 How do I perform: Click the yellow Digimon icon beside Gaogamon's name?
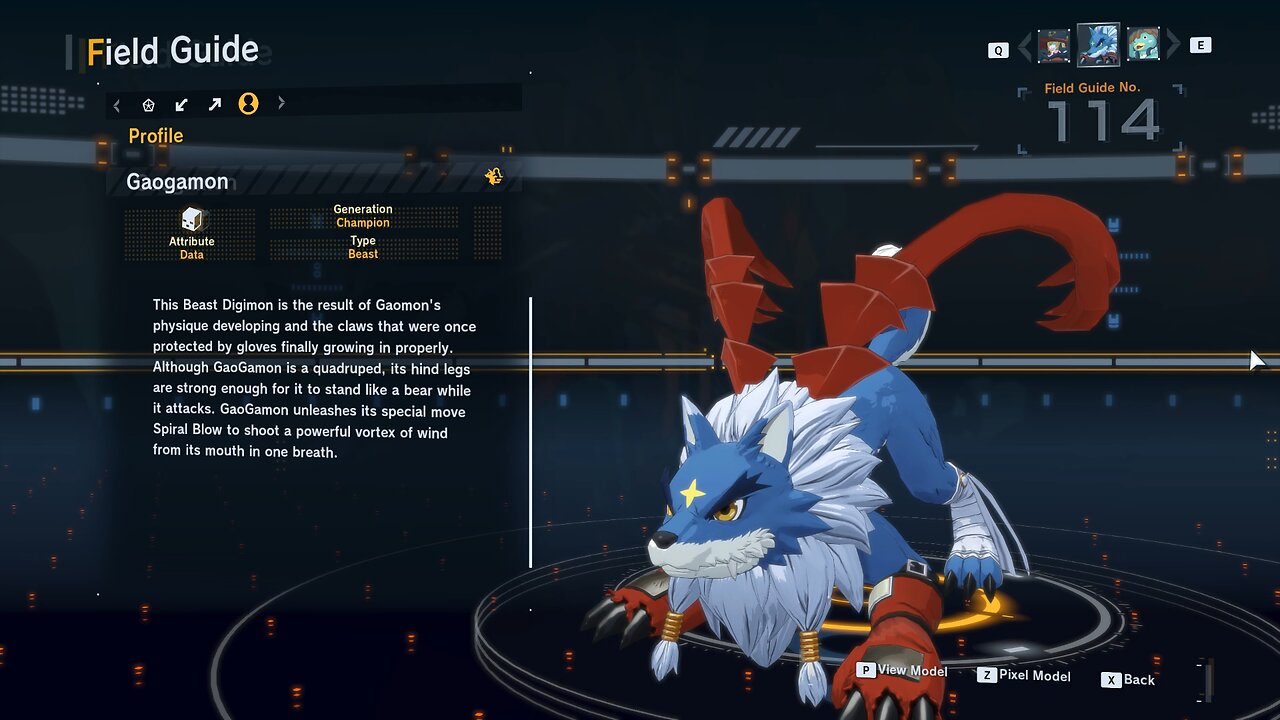point(494,177)
